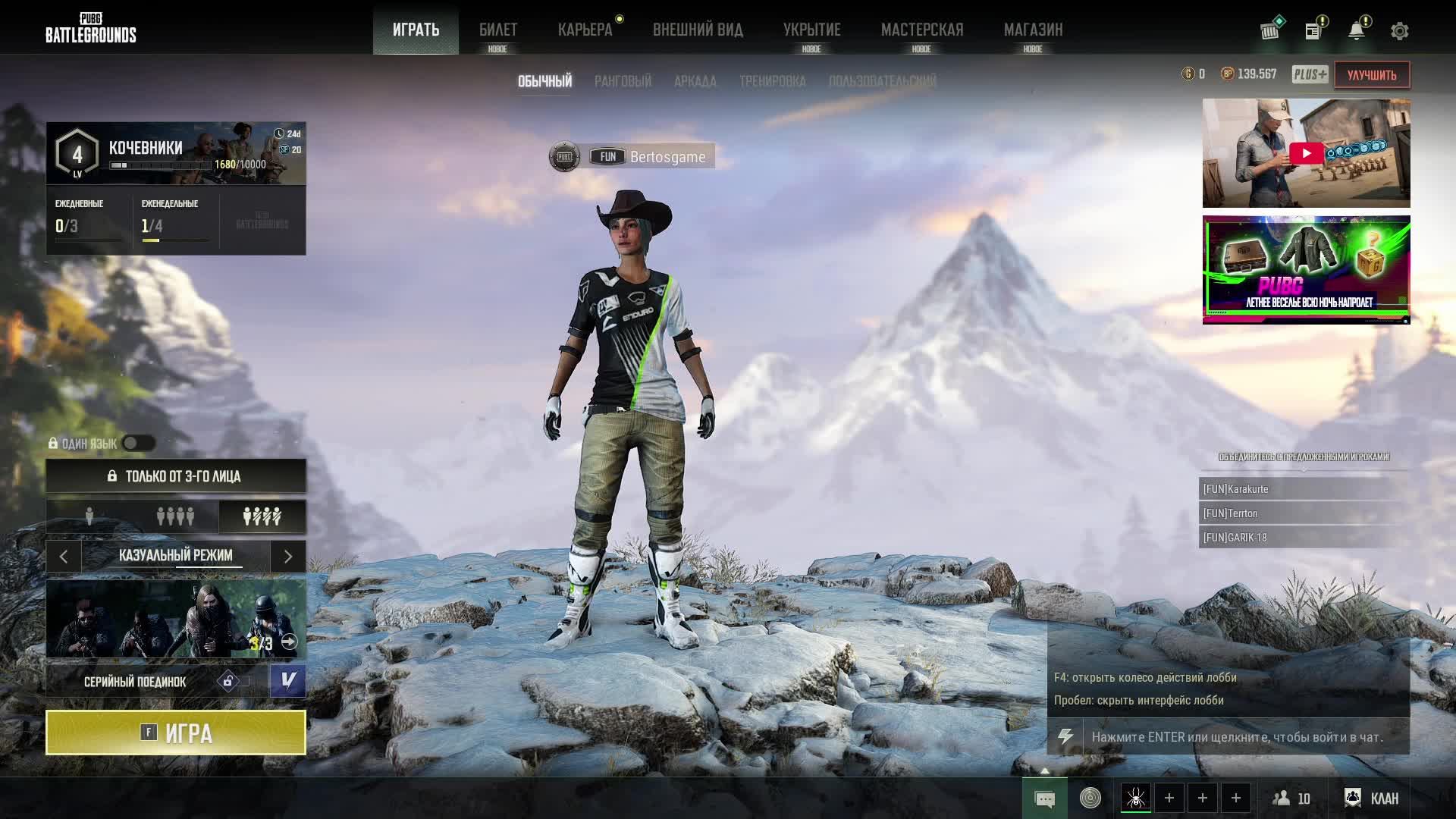Advance game mode with the right arrow
The image size is (1456, 819).
(288, 557)
